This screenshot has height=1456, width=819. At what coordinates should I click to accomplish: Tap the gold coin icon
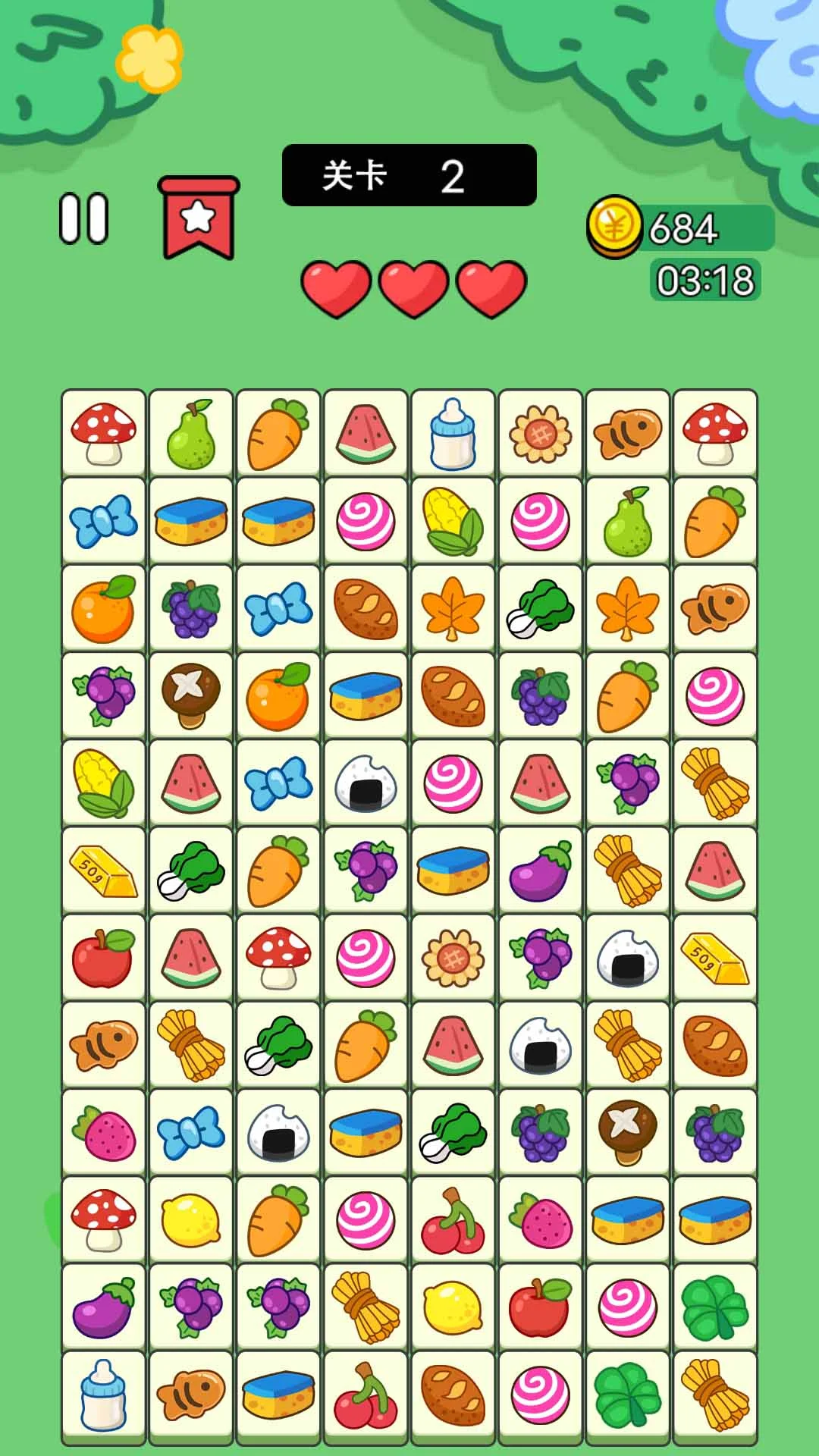pyautogui.click(x=614, y=225)
